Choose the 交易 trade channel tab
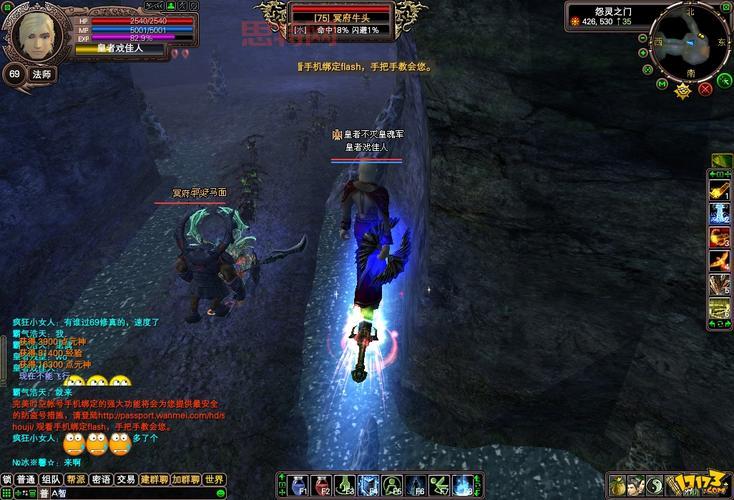Image resolution: width=734 pixels, height=500 pixels. tap(125, 480)
